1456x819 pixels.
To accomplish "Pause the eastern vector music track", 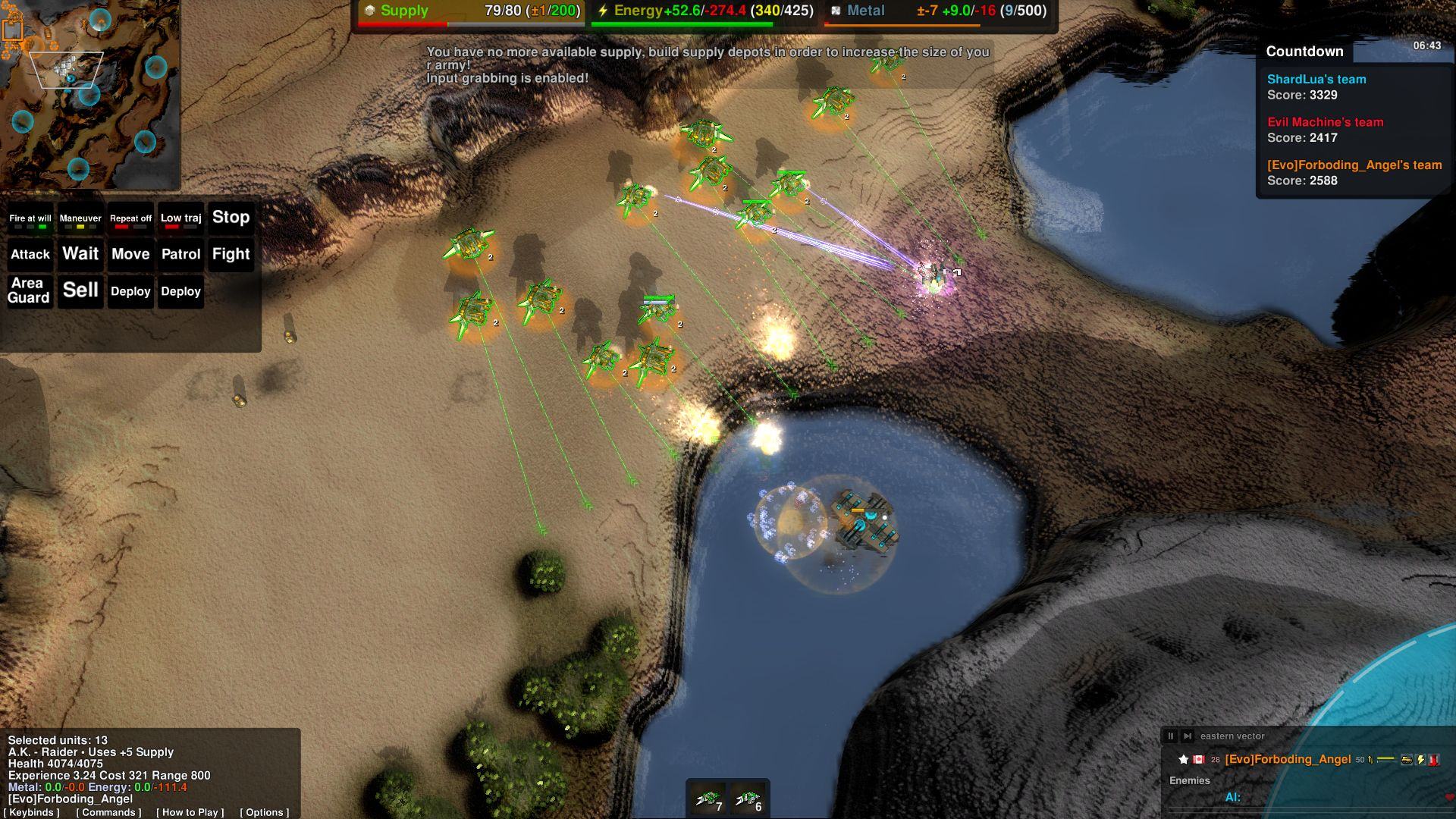I will [1171, 736].
